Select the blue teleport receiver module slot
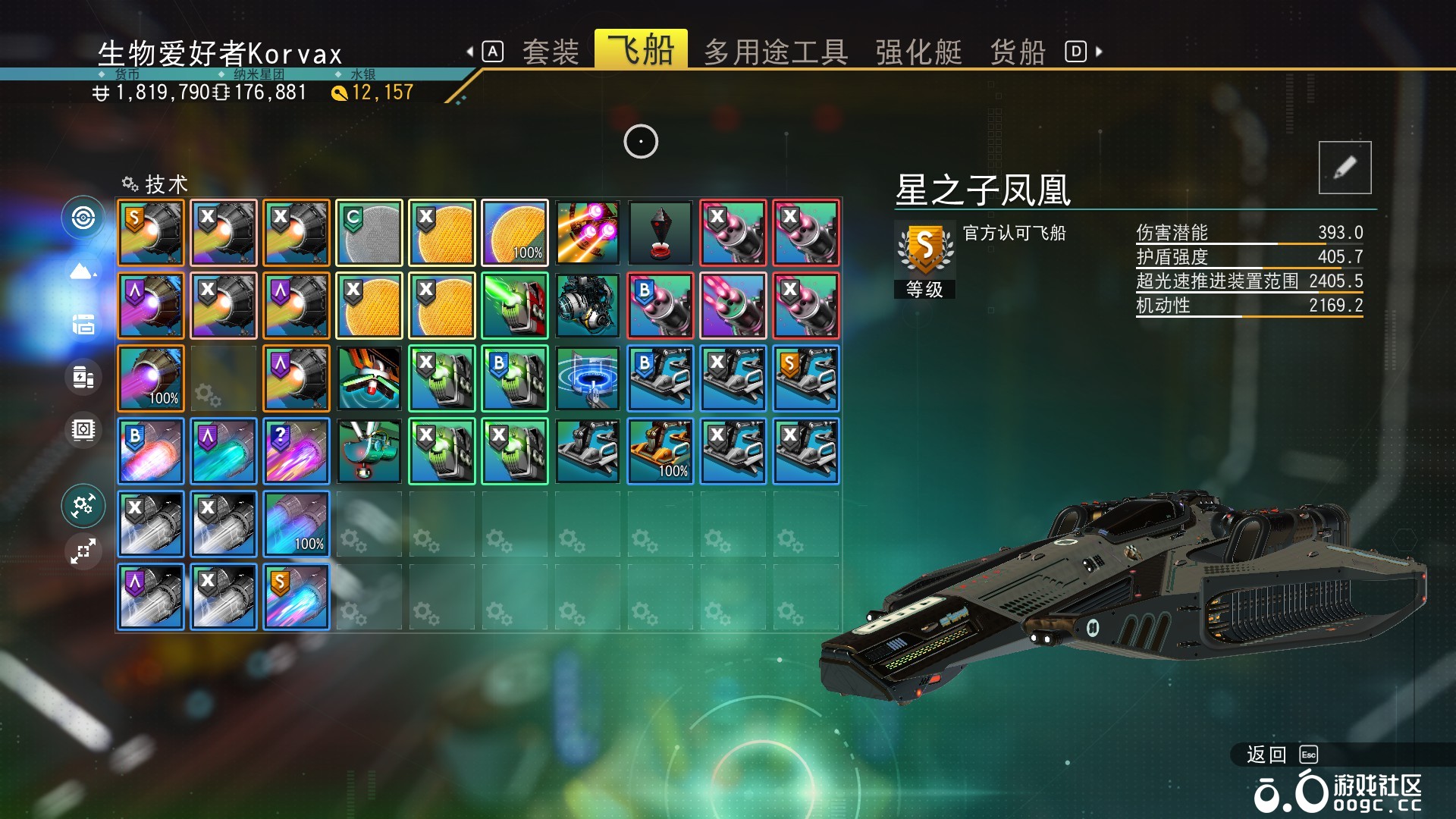This screenshot has height=819, width=1456. click(x=588, y=378)
